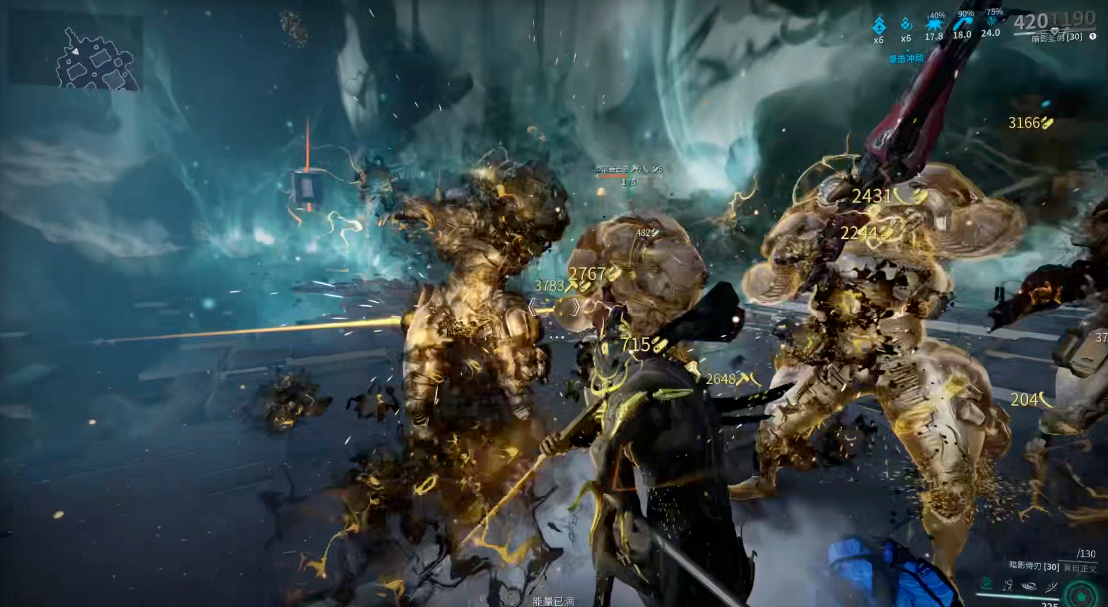Use the swirling wing ability icon
Viewport: 1108px width, 607px height.
pyautogui.click(x=1028, y=584)
